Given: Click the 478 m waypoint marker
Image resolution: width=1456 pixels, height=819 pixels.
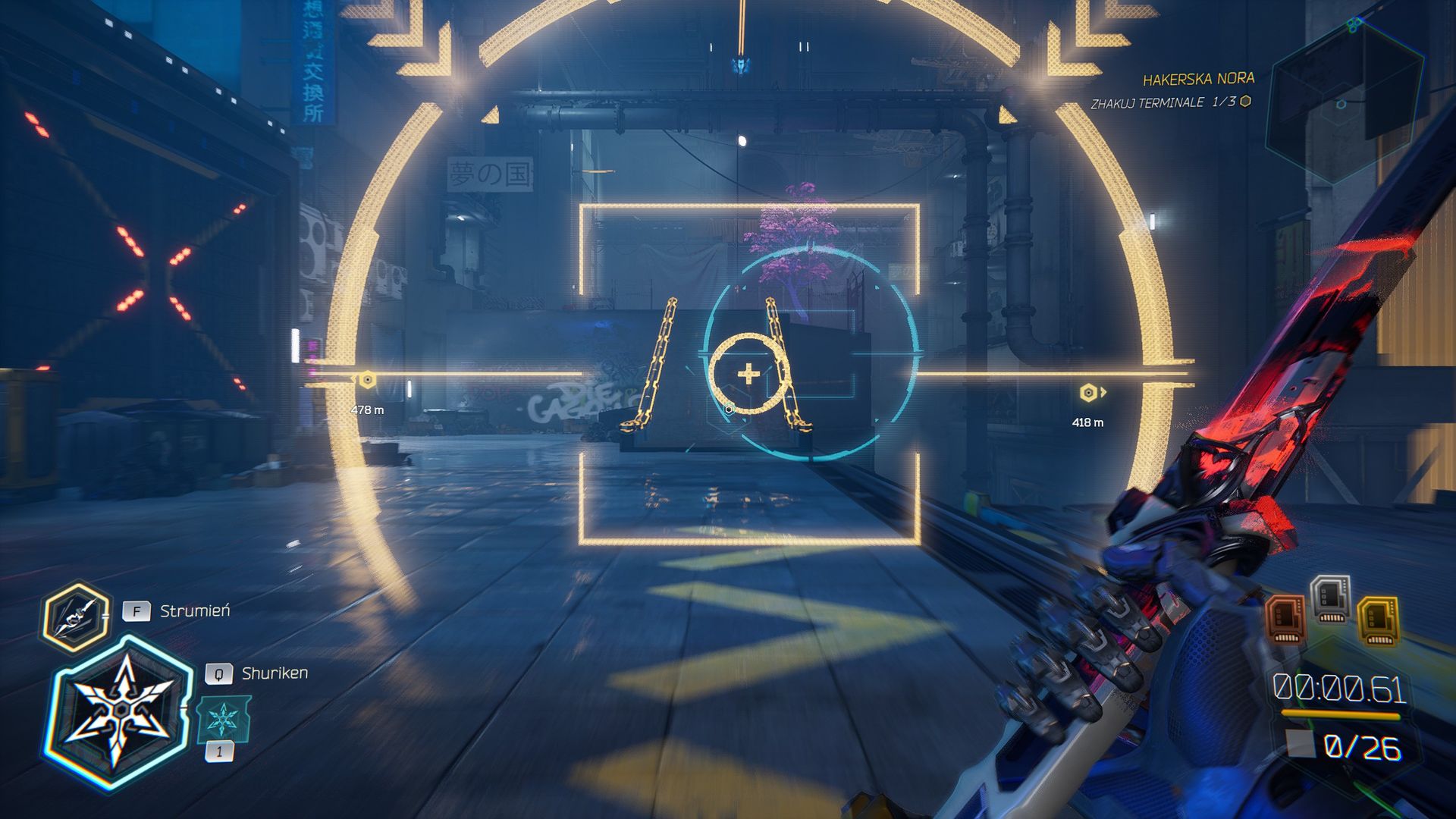Looking at the screenshot, I should (x=367, y=380).
